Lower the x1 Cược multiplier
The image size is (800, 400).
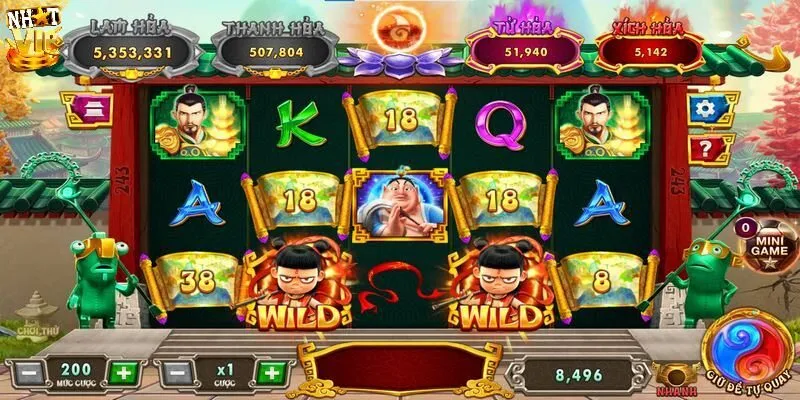(176, 373)
